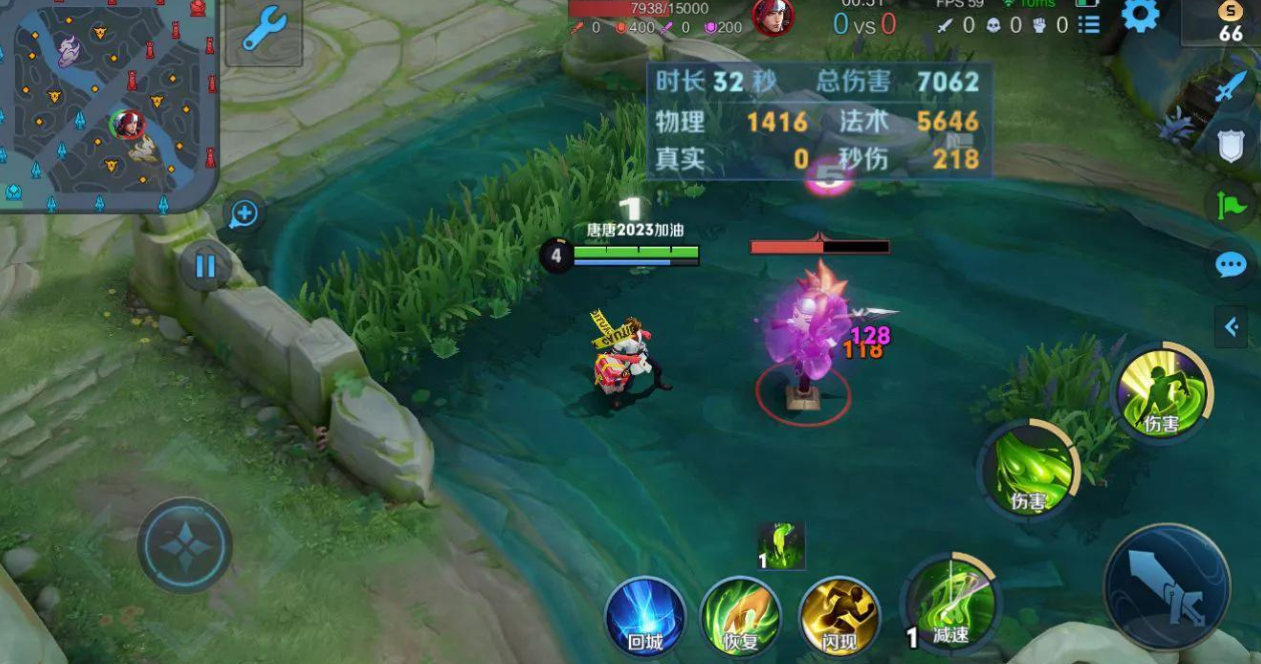The height and width of the screenshot is (664, 1261).
Task: Use the 回城 recall spell
Action: click(645, 615)
